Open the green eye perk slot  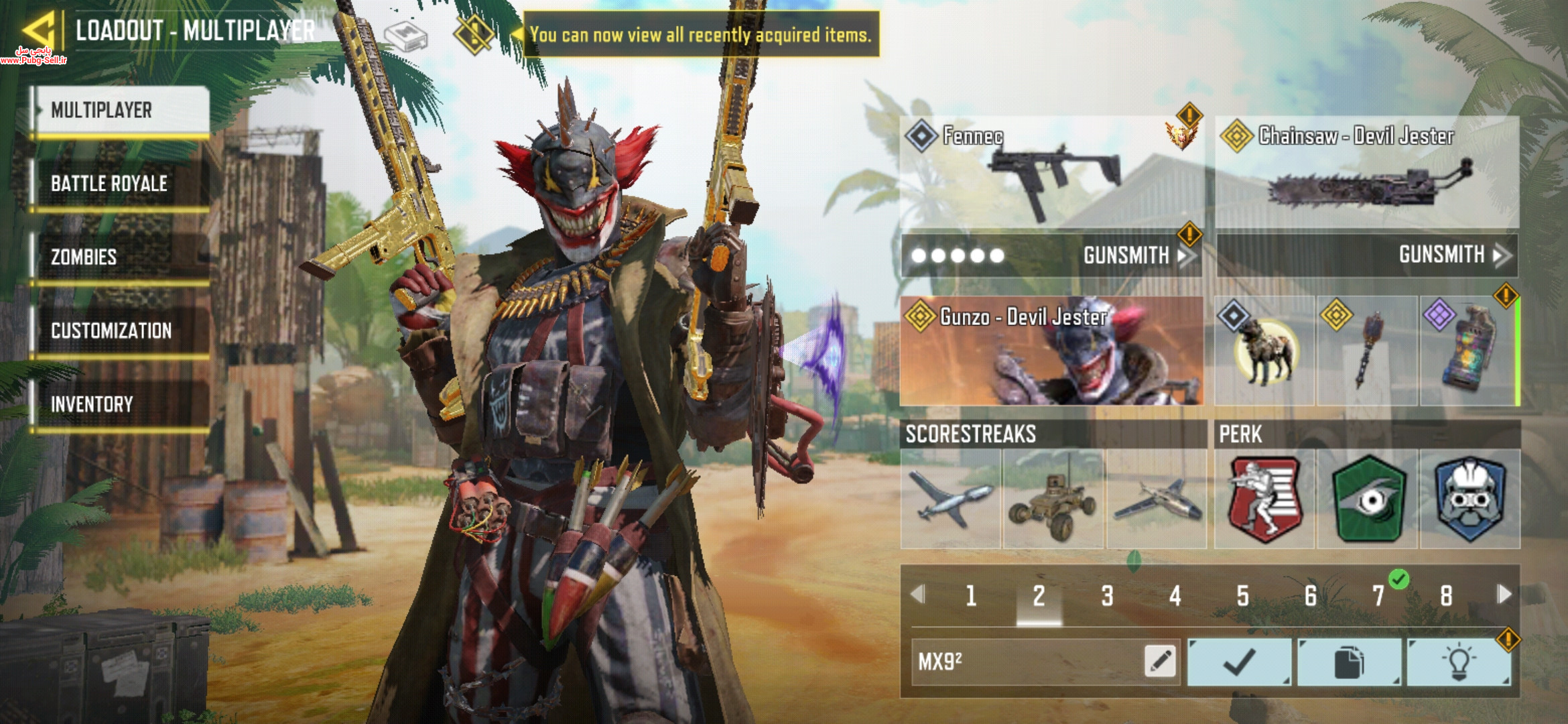pyautogui.click(x=1368, y=499)
